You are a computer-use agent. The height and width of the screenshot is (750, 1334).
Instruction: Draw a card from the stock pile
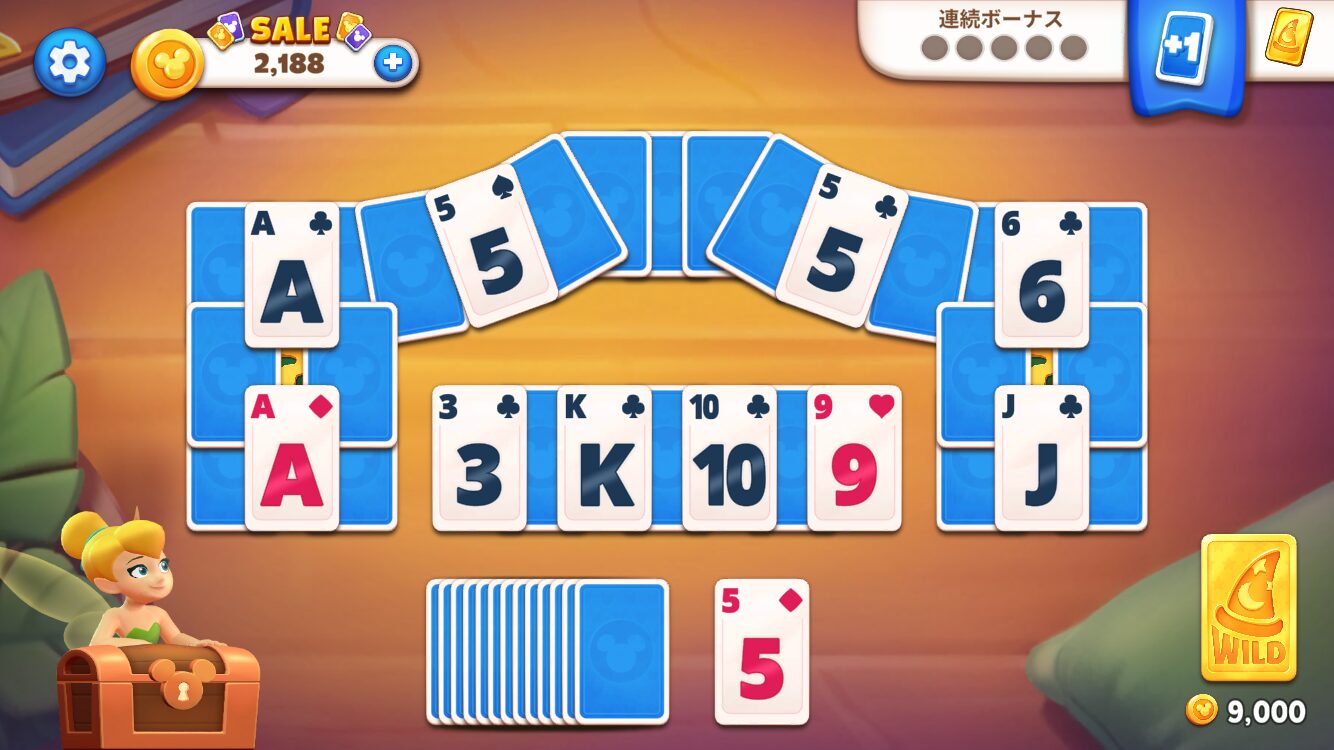pos(620,651)
